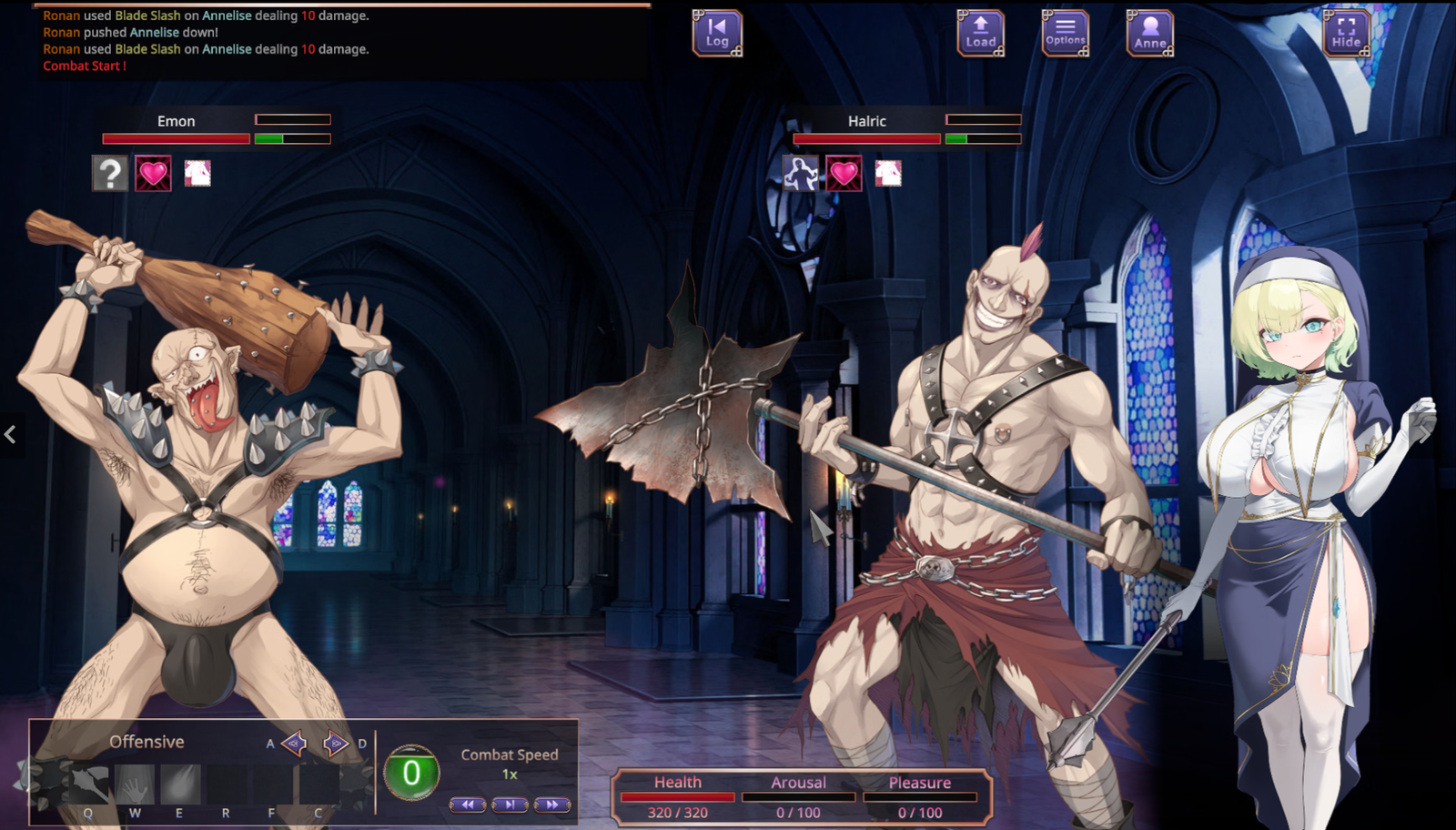
Task: Click the step-forward combat speed button
Action: tap(510, 805)
